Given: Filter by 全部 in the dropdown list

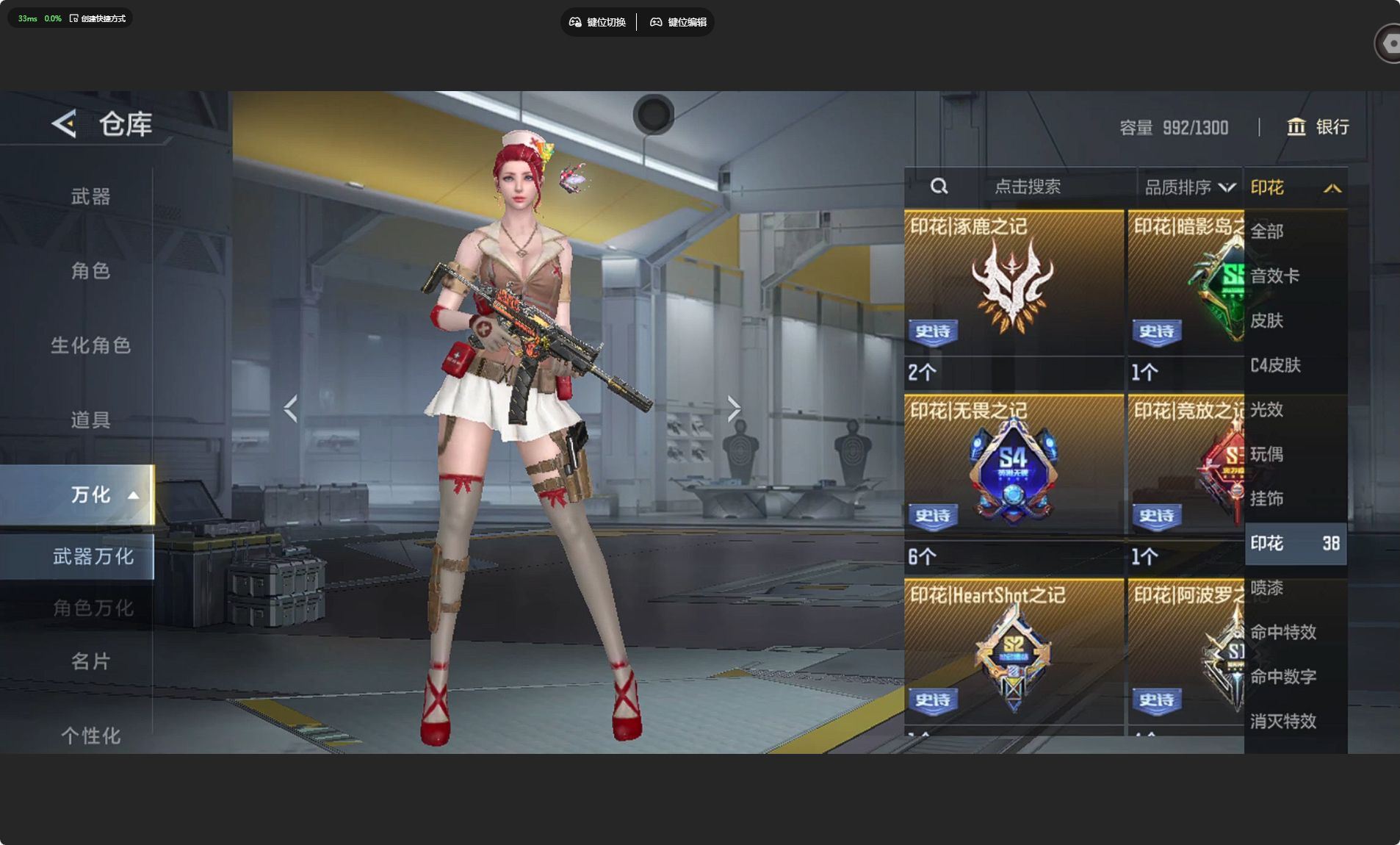Looking at the screenshot, I should pyautogui.click(x=1267, y=231).
